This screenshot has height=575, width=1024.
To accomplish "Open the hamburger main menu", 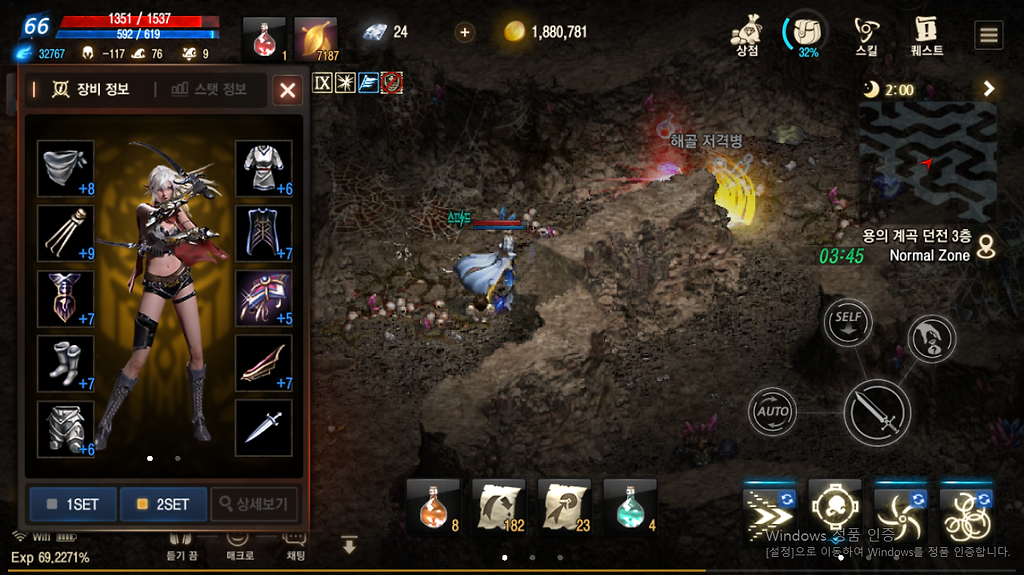I will pyautogui.click(x=989, y=36).
